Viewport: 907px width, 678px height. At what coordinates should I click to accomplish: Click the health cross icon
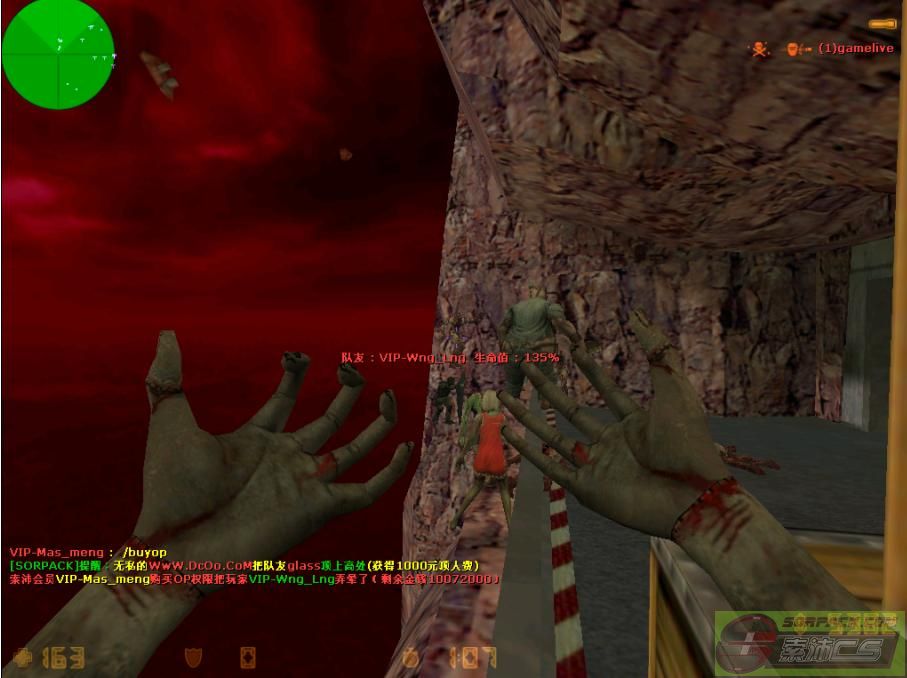coord(23,657)
